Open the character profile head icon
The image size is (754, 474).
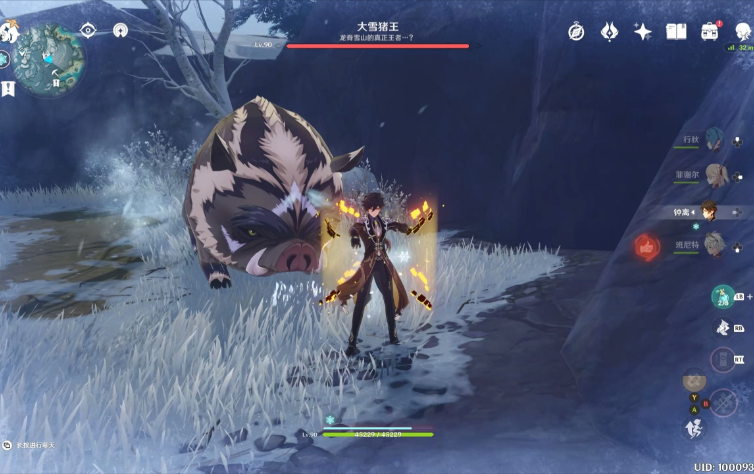(742, 30)
